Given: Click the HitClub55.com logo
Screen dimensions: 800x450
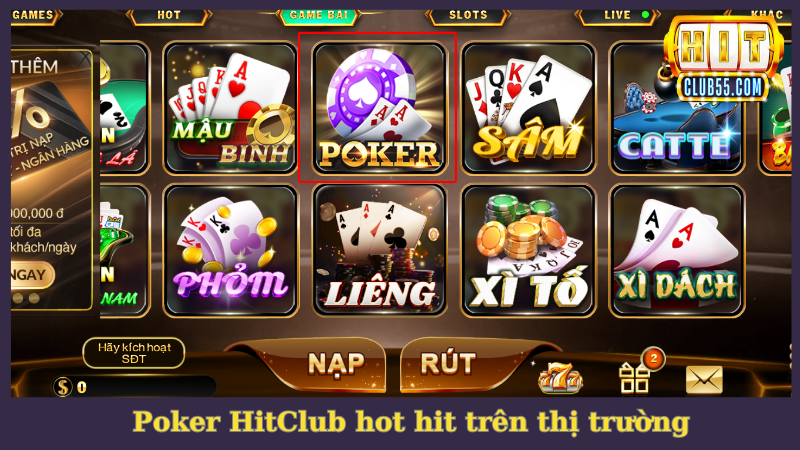Looking at the screenshot, I should pos(726,60).
